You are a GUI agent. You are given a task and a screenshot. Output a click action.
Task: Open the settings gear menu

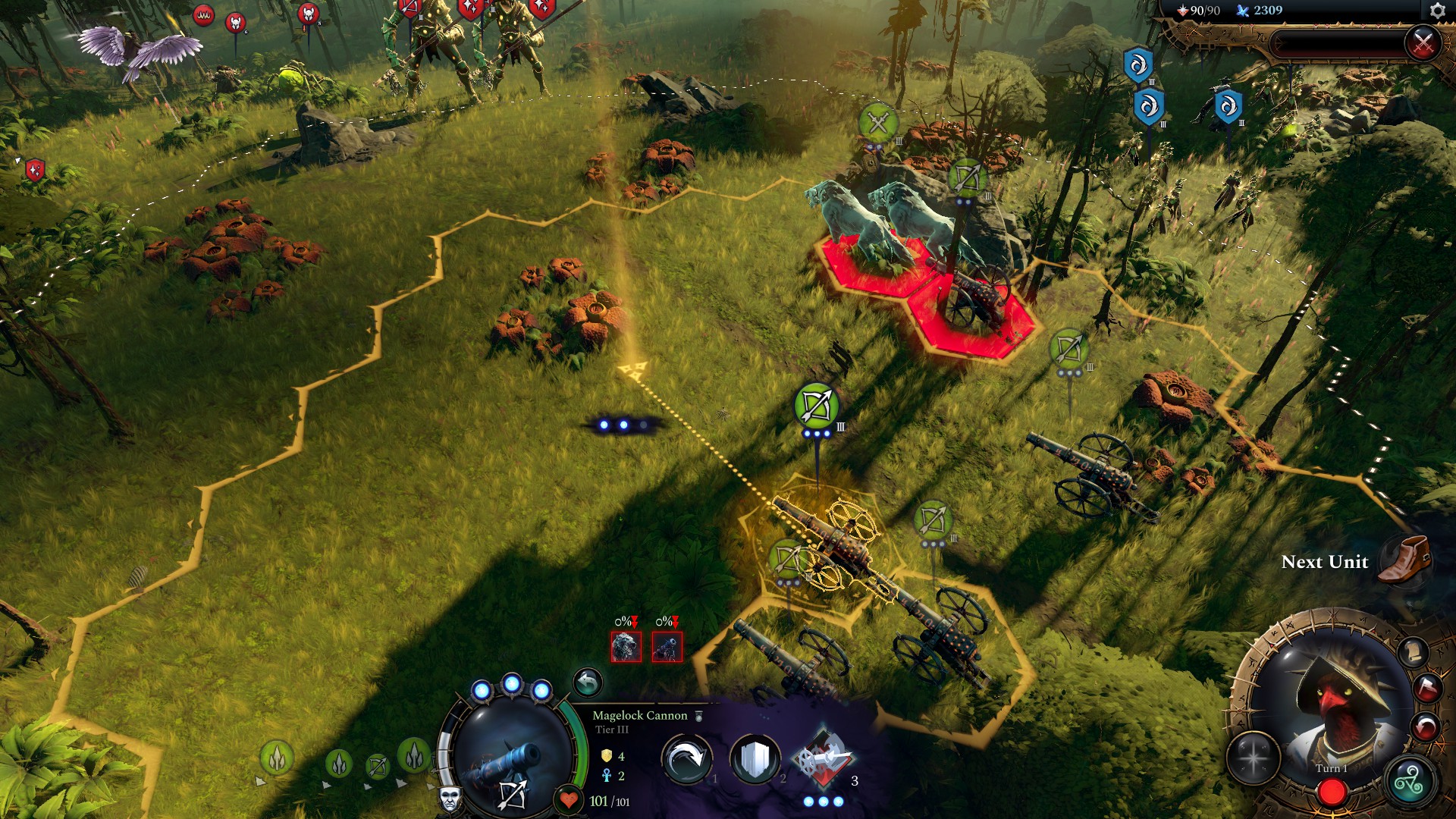click(x=1438, y=10)
